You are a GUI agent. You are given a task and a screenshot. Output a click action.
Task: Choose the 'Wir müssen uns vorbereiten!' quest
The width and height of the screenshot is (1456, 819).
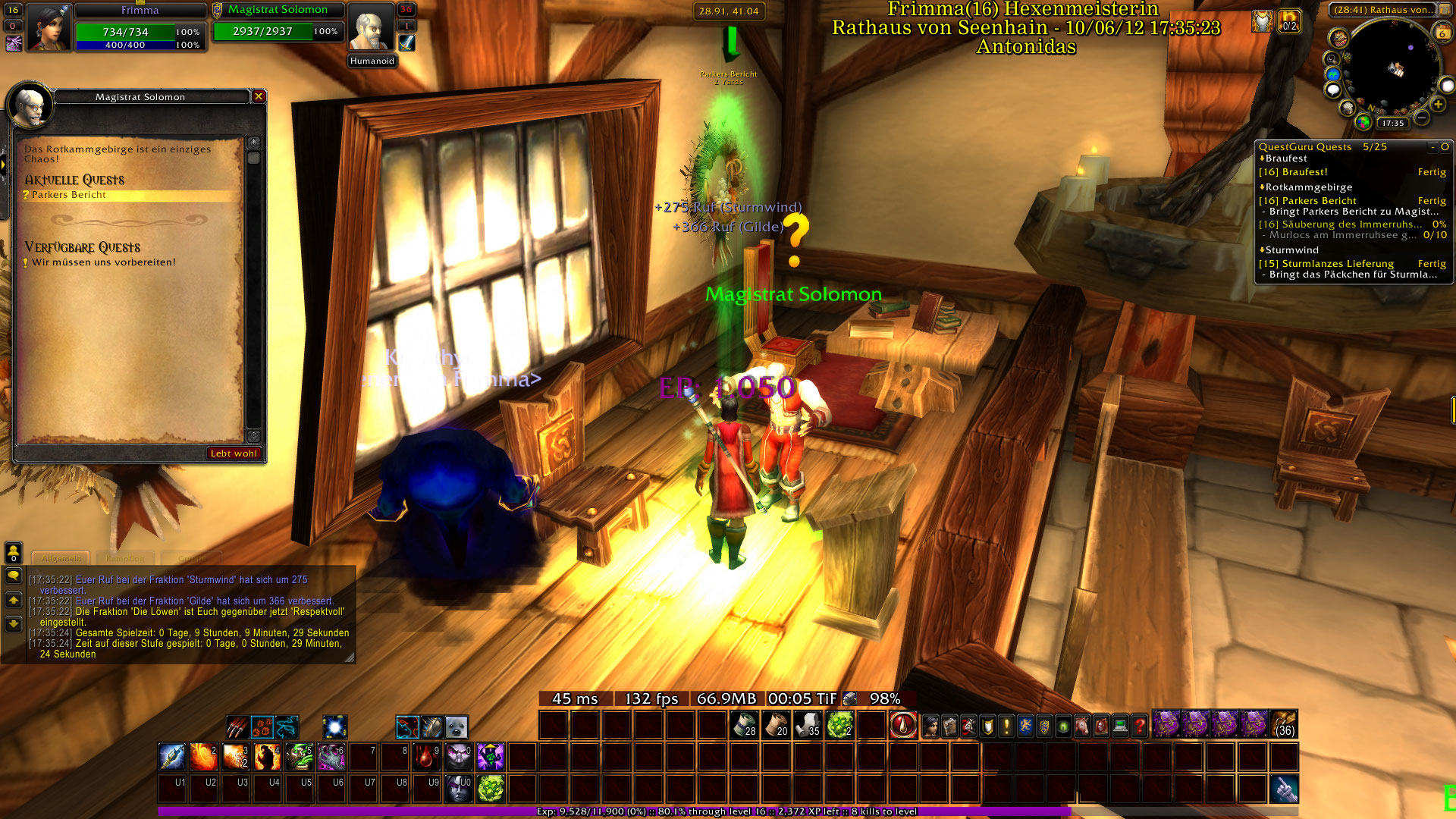click(103, 262)
